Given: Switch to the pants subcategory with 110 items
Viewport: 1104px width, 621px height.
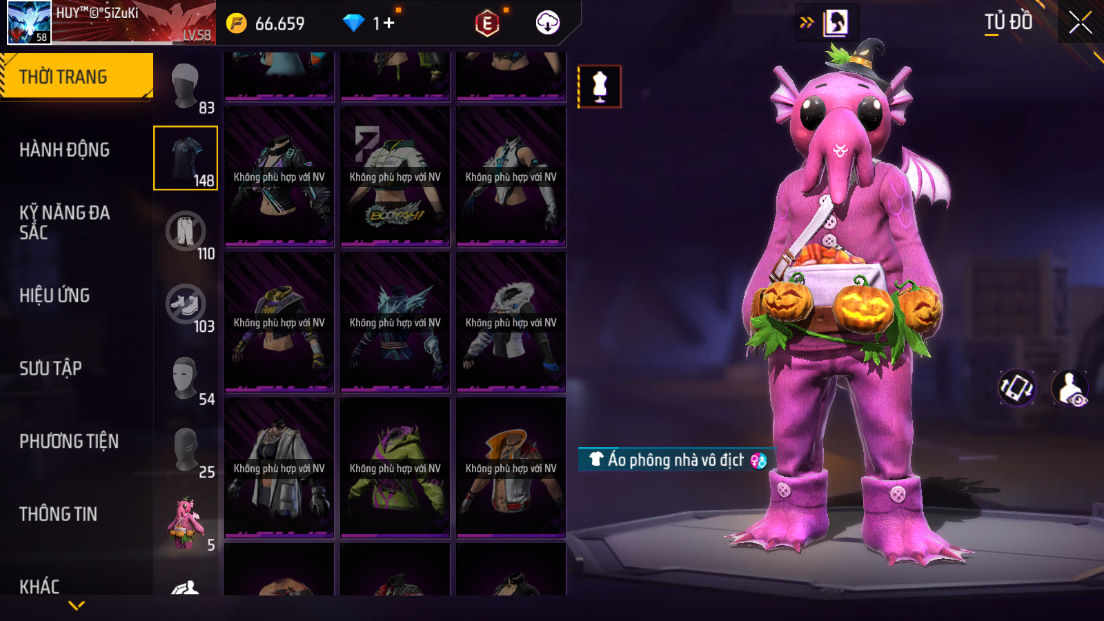Looking at the screenshot, I should 185,232.
